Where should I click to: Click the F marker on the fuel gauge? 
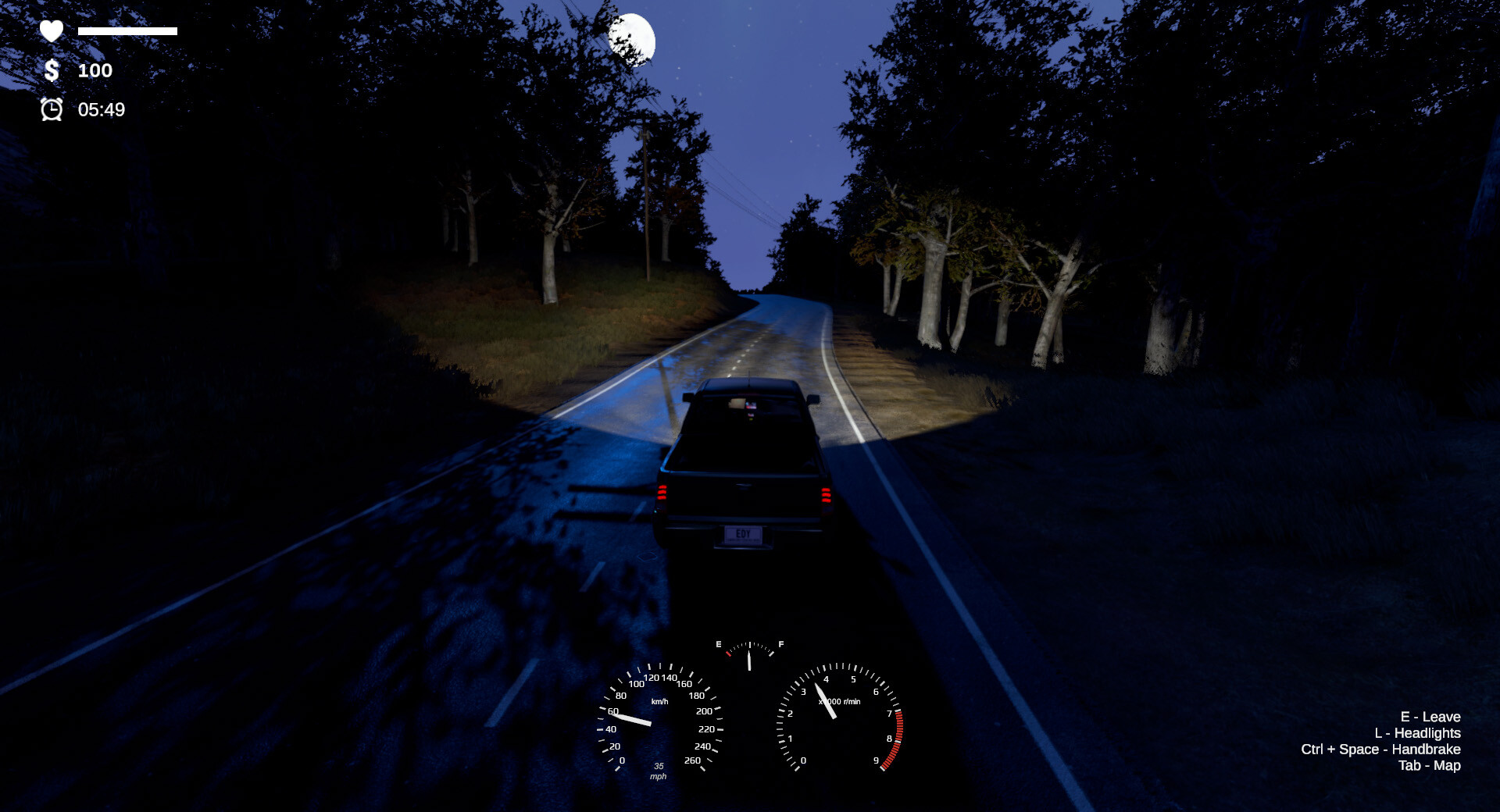click(x=781, y=644)
